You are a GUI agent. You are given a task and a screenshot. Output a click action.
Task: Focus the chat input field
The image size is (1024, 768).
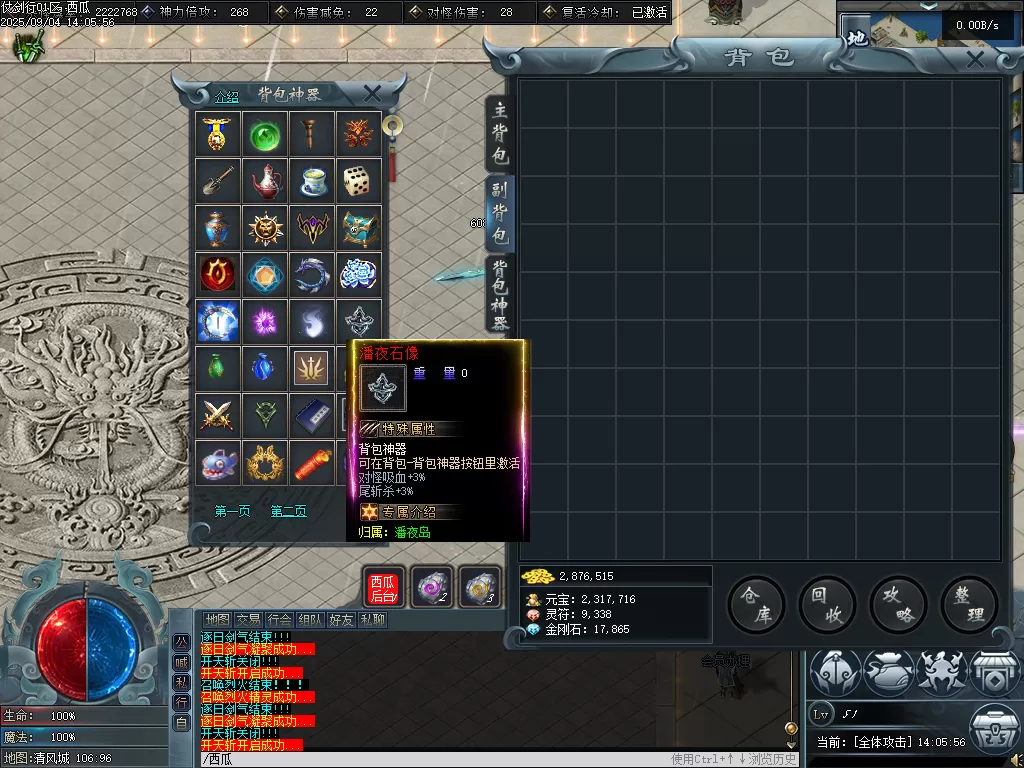tap(430, 760)
